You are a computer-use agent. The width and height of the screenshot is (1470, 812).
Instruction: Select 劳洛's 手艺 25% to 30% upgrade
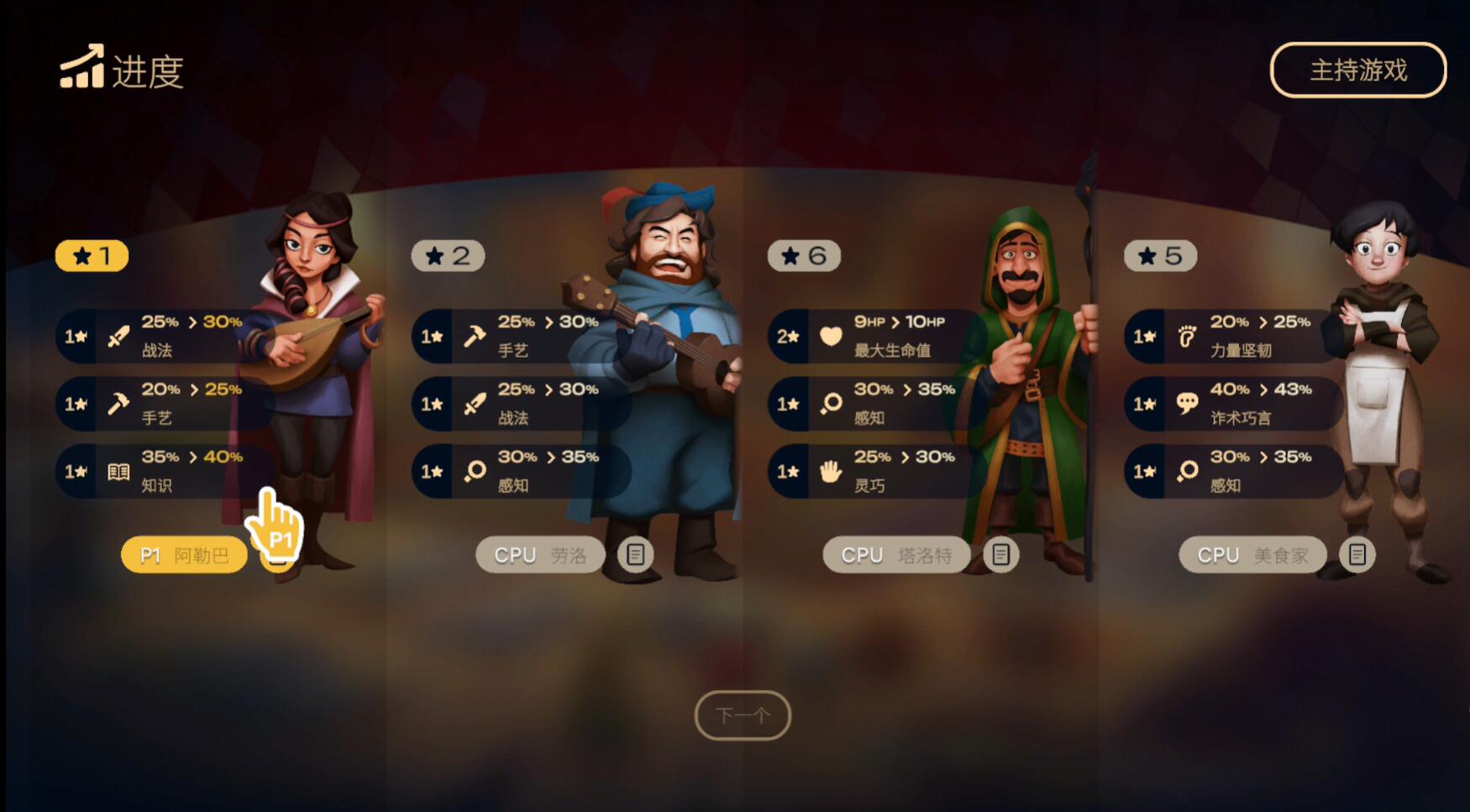click(520, 336)
